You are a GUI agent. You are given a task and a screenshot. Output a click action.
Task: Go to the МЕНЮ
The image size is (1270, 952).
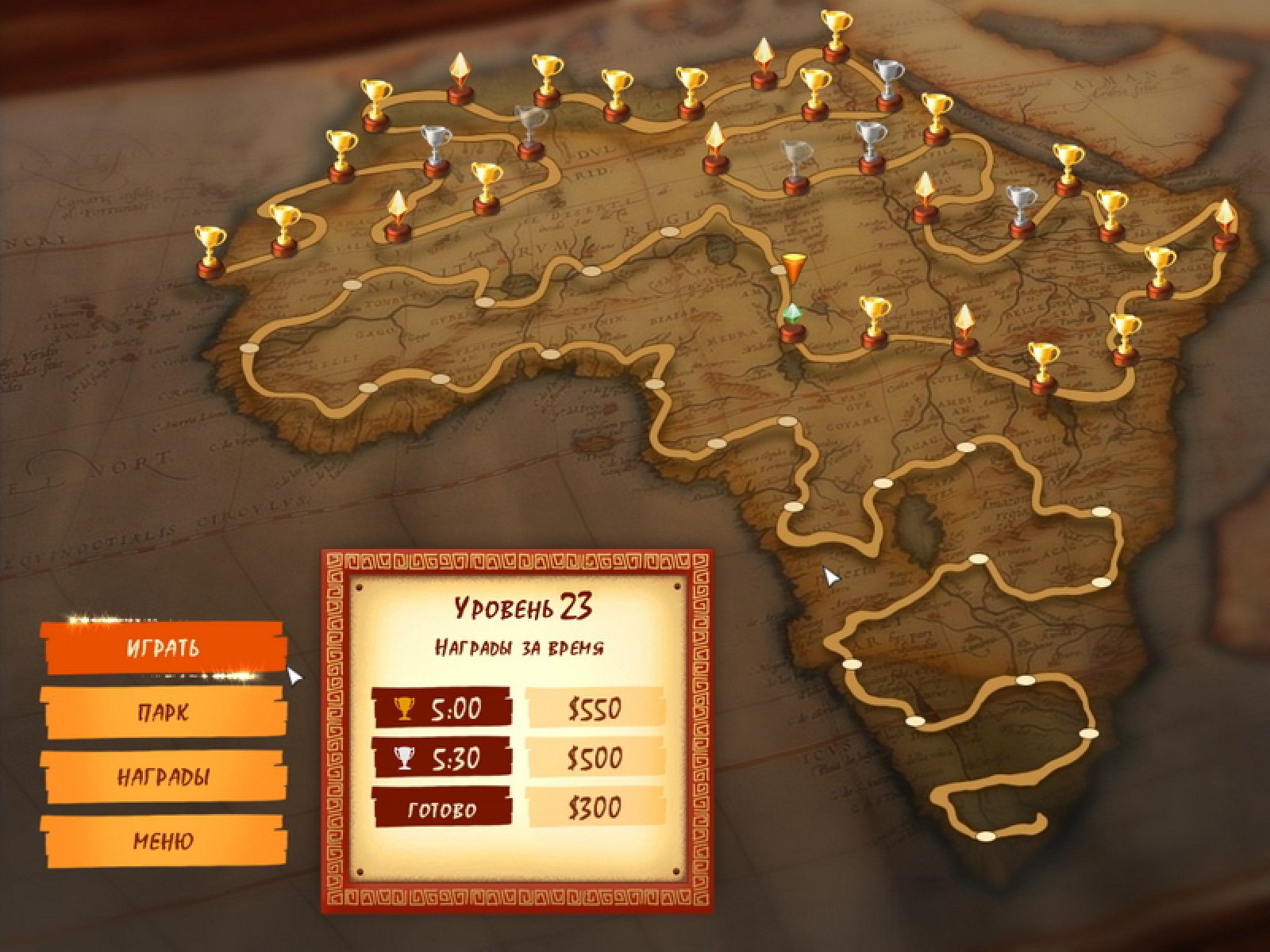(164, 841)
